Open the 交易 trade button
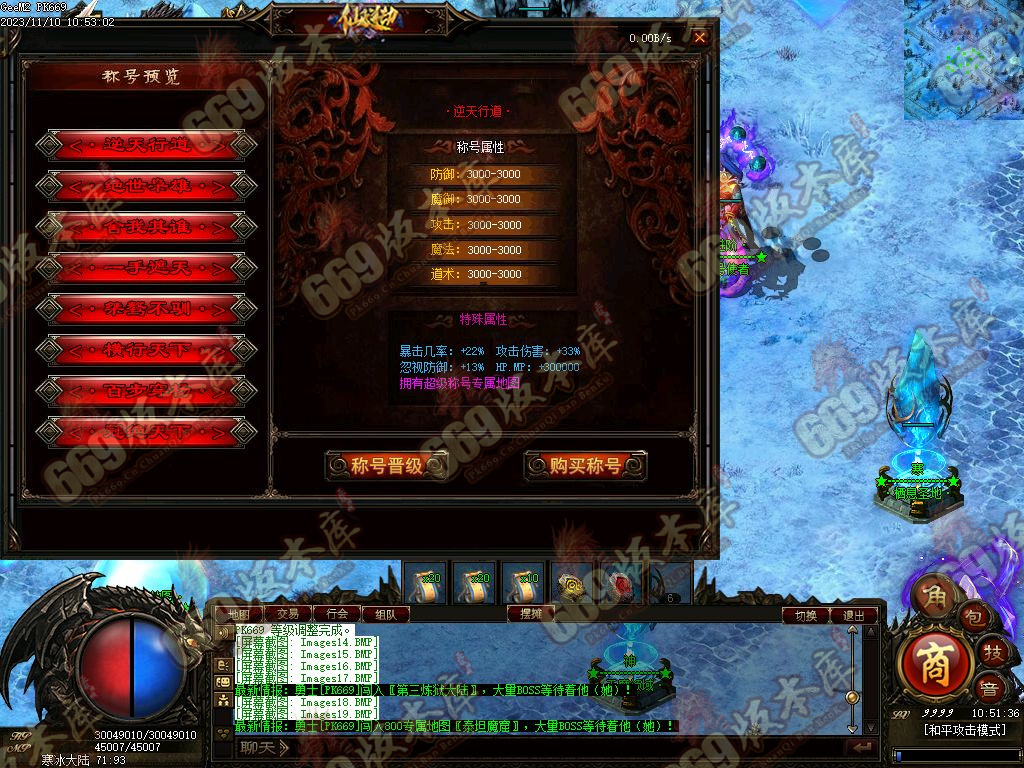The width and height of the screenshot is (1024, 768). tap(288, 614)
